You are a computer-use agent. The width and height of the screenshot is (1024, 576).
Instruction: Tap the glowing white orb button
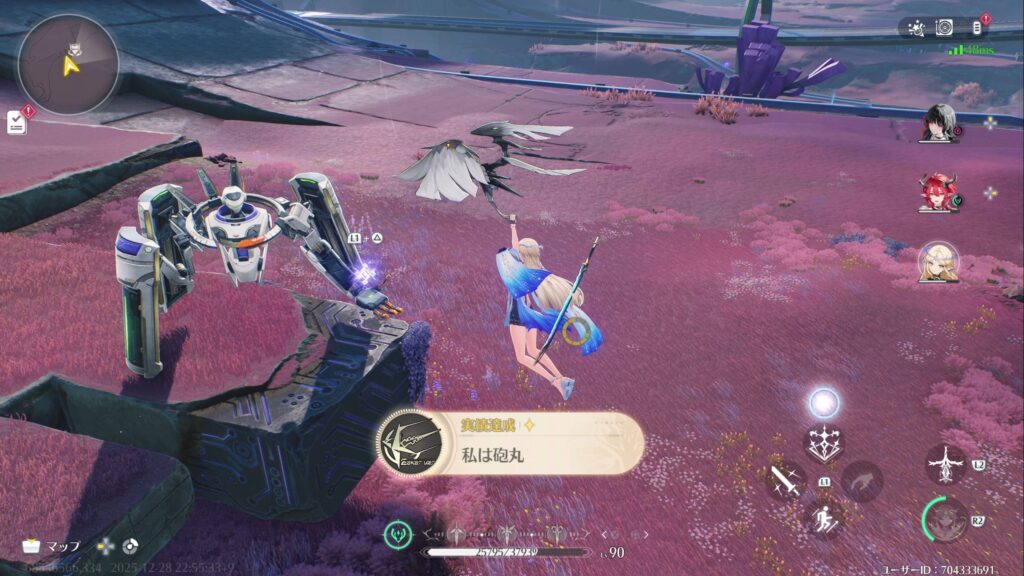tap(824, 403)
